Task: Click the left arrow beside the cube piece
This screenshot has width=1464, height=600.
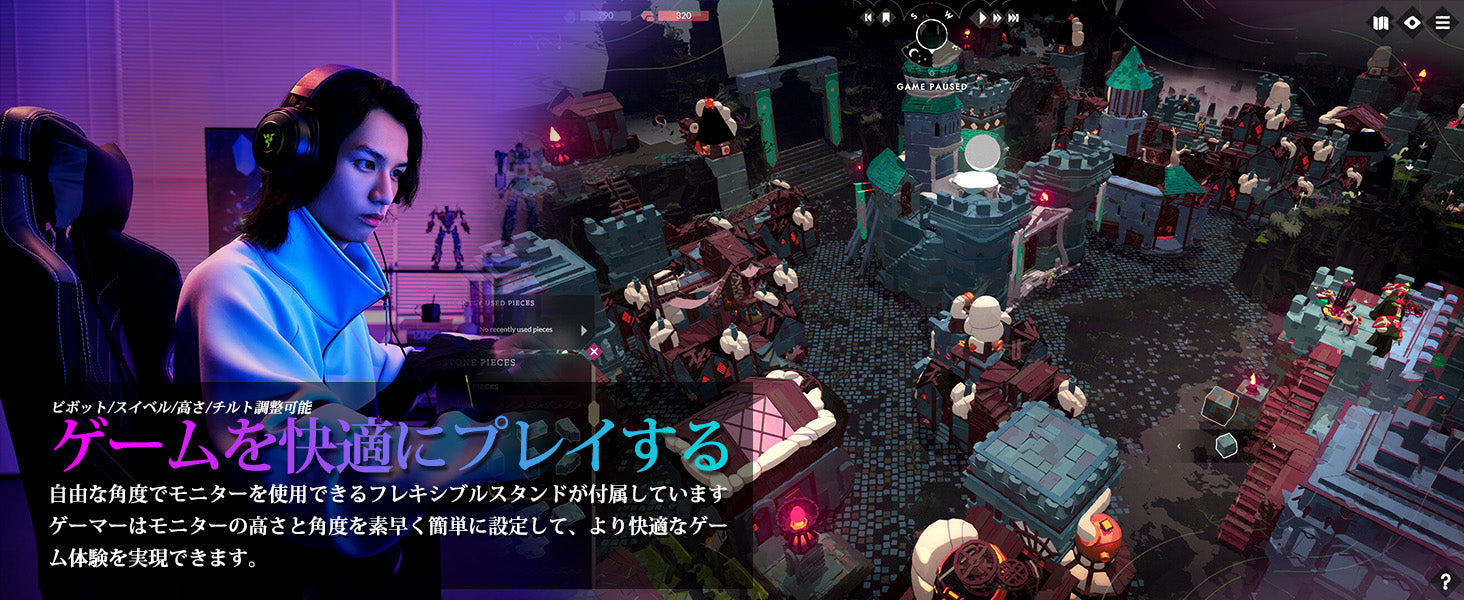Action: (1179, 446)
